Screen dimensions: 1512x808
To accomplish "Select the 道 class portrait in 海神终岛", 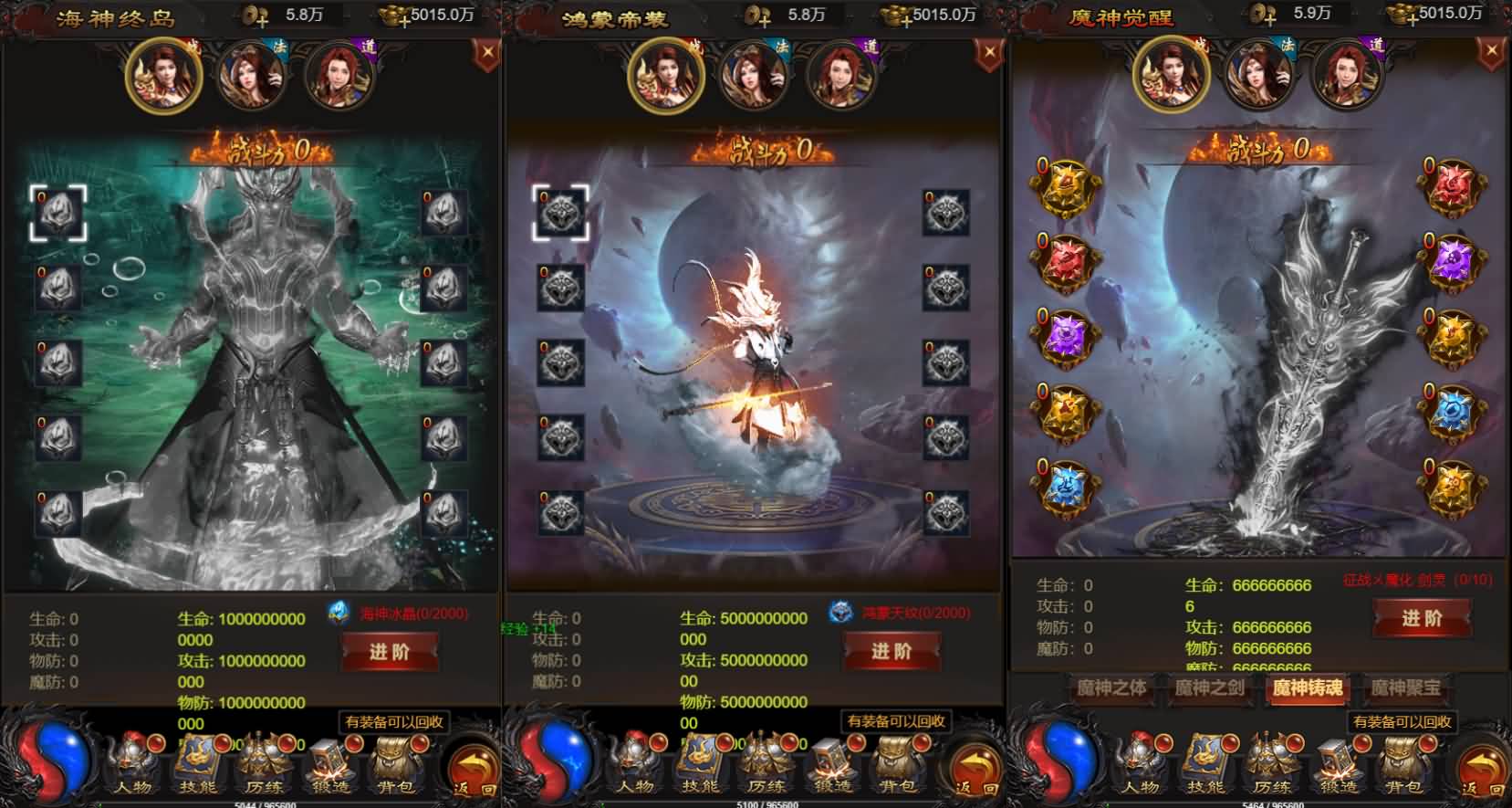I will coord(339,78).
